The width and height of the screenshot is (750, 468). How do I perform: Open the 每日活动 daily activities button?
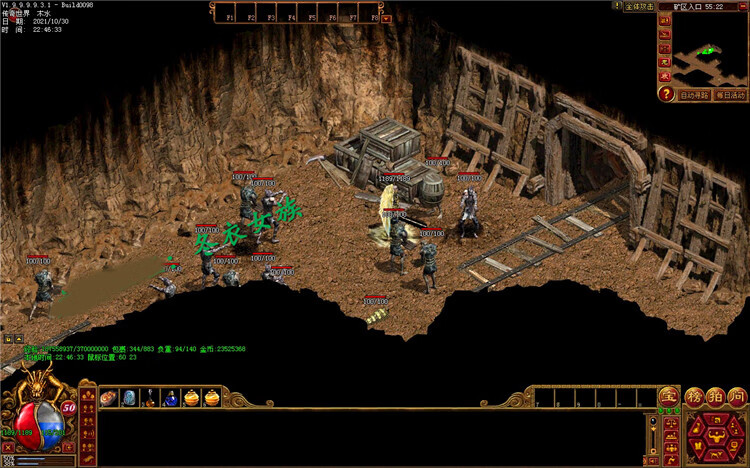[x=730, y=95]
